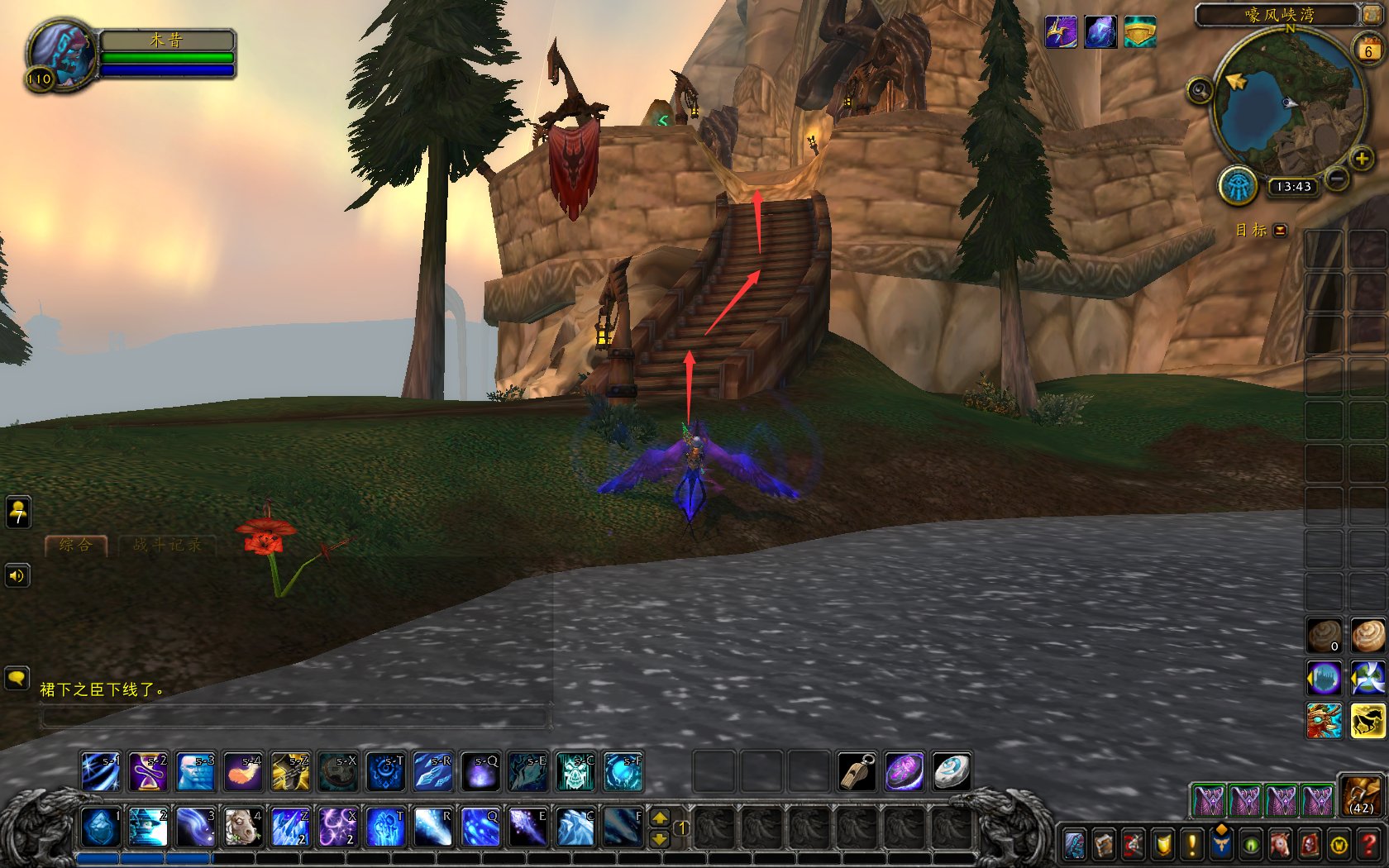Open the chat speech bubble menu button
Image resolution: width=1389 pixels, height=868 pixels.
click(x=17, y=680)
